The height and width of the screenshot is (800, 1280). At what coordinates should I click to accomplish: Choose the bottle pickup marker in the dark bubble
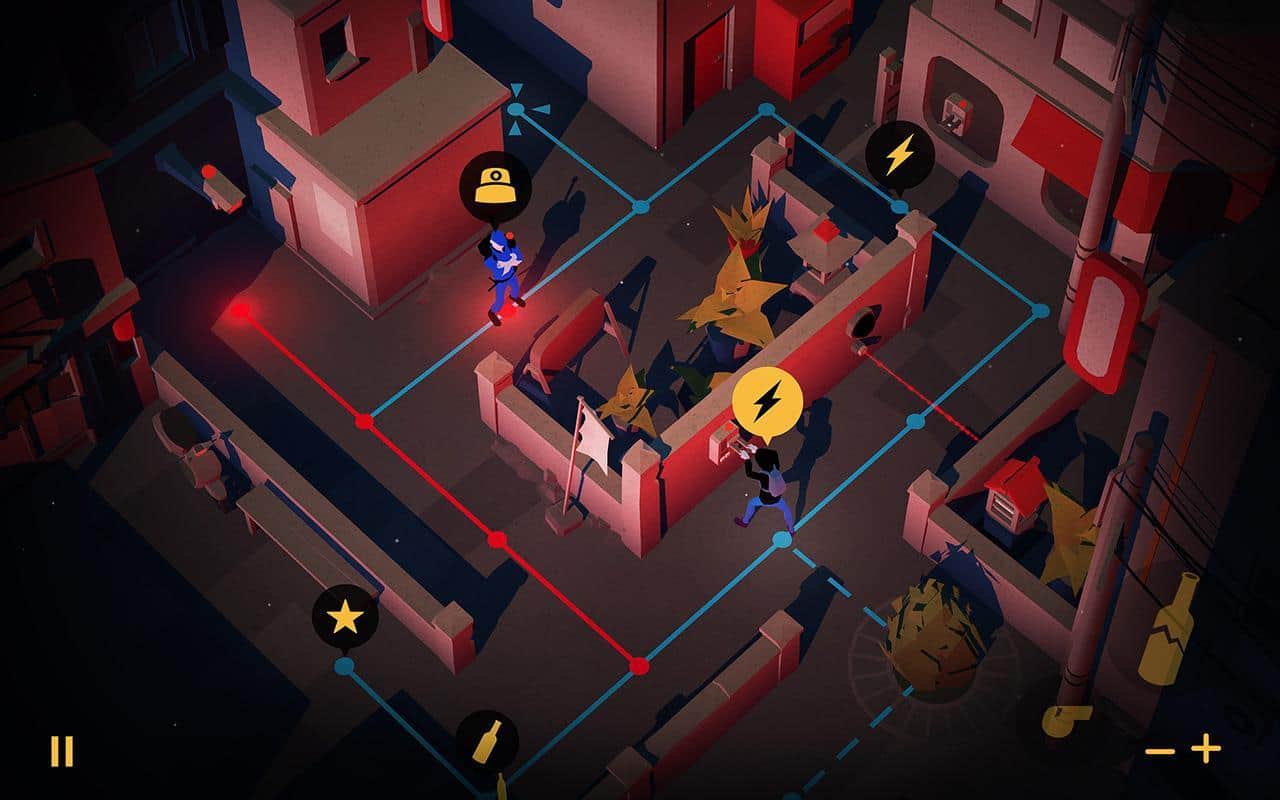pos(487,742)
